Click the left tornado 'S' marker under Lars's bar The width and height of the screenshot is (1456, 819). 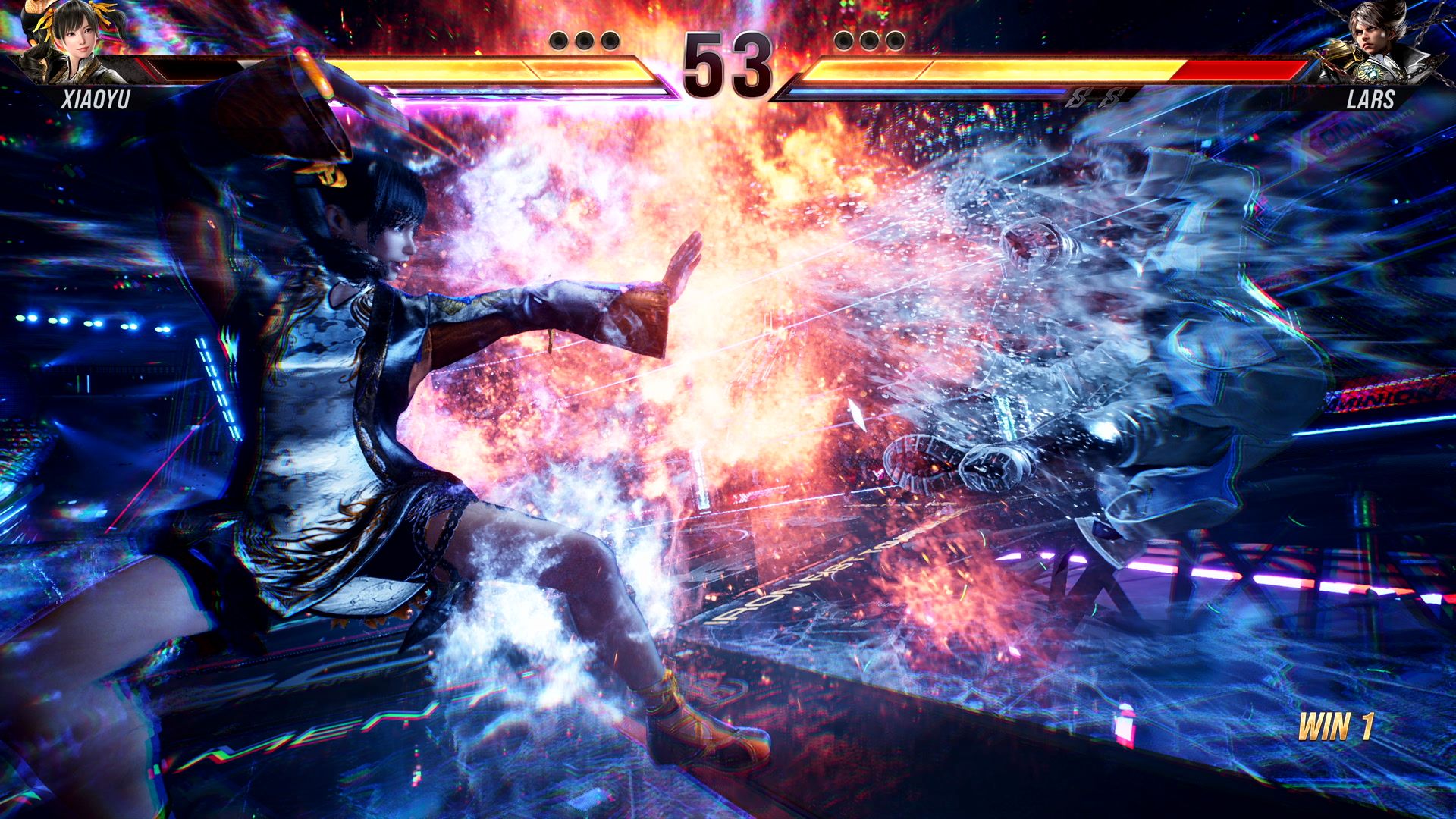[1079, 98]
